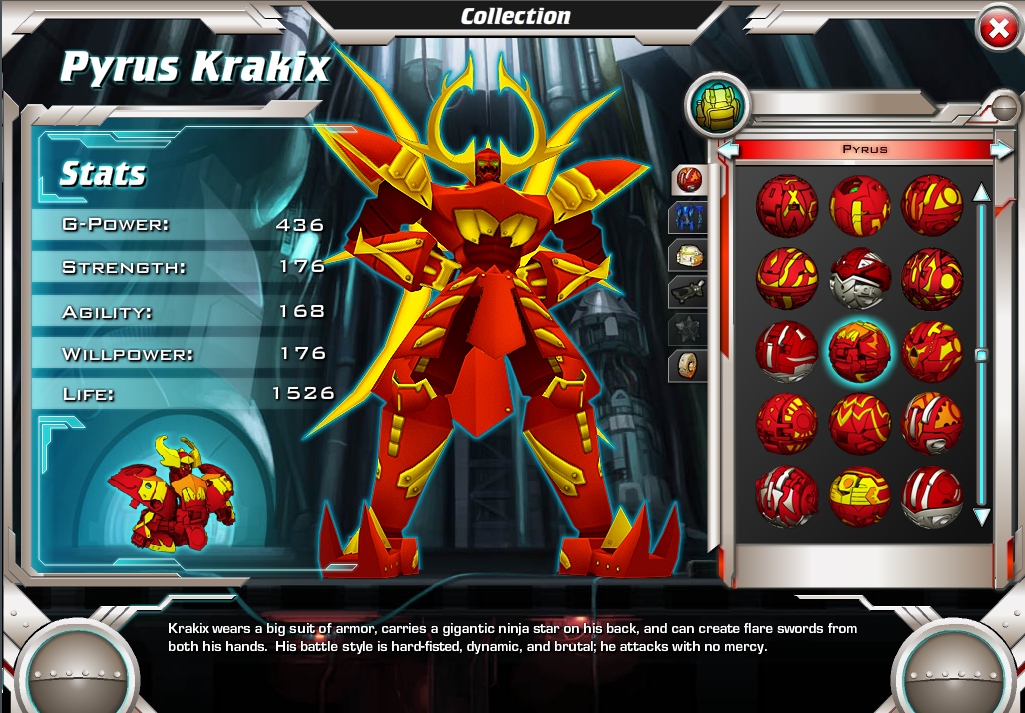Click the scrollbar handle in the Bakugan list
This screenshot has width=1025, height=713.
[981, 354]
